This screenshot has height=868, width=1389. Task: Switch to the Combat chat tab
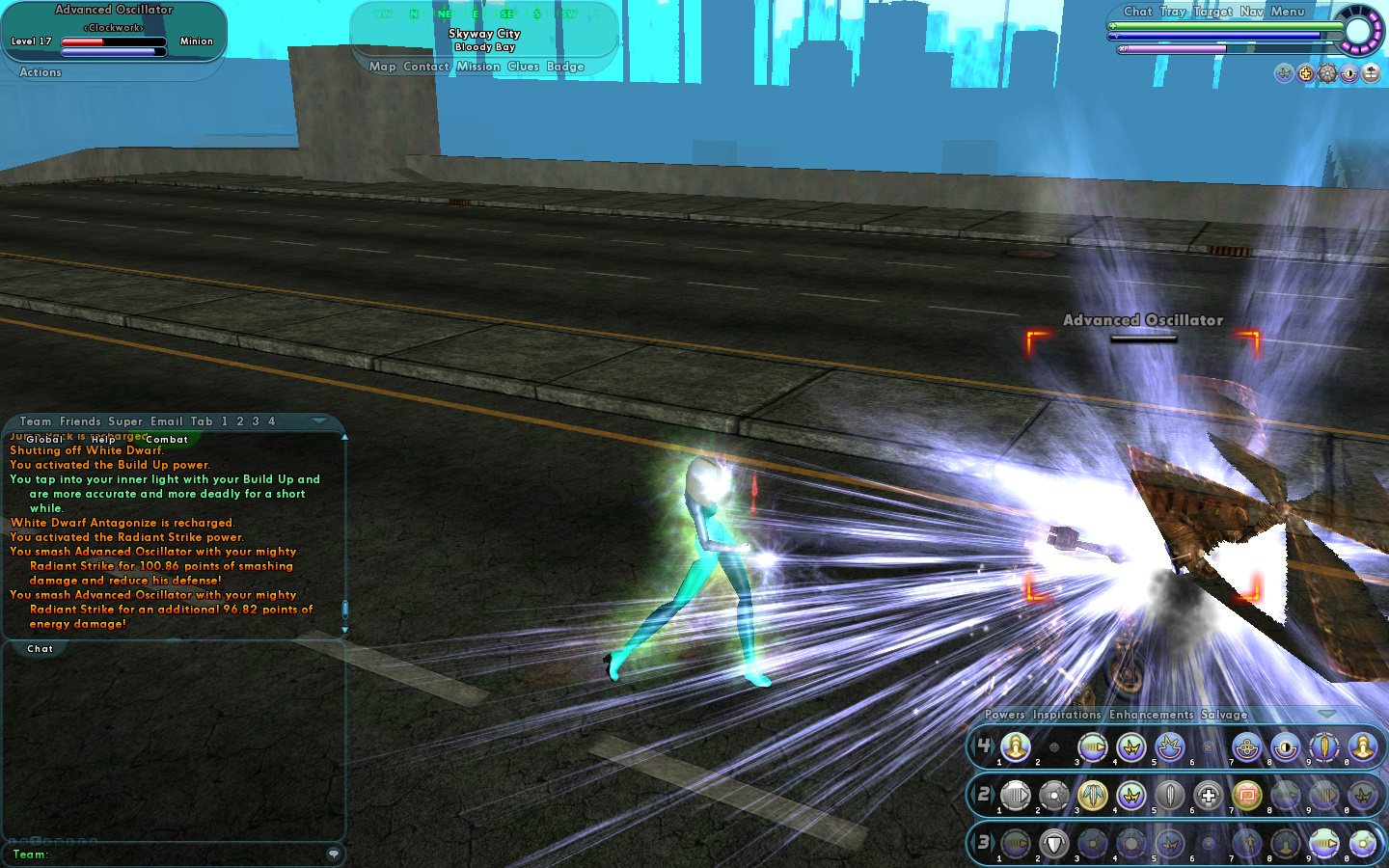click(167, 440)
